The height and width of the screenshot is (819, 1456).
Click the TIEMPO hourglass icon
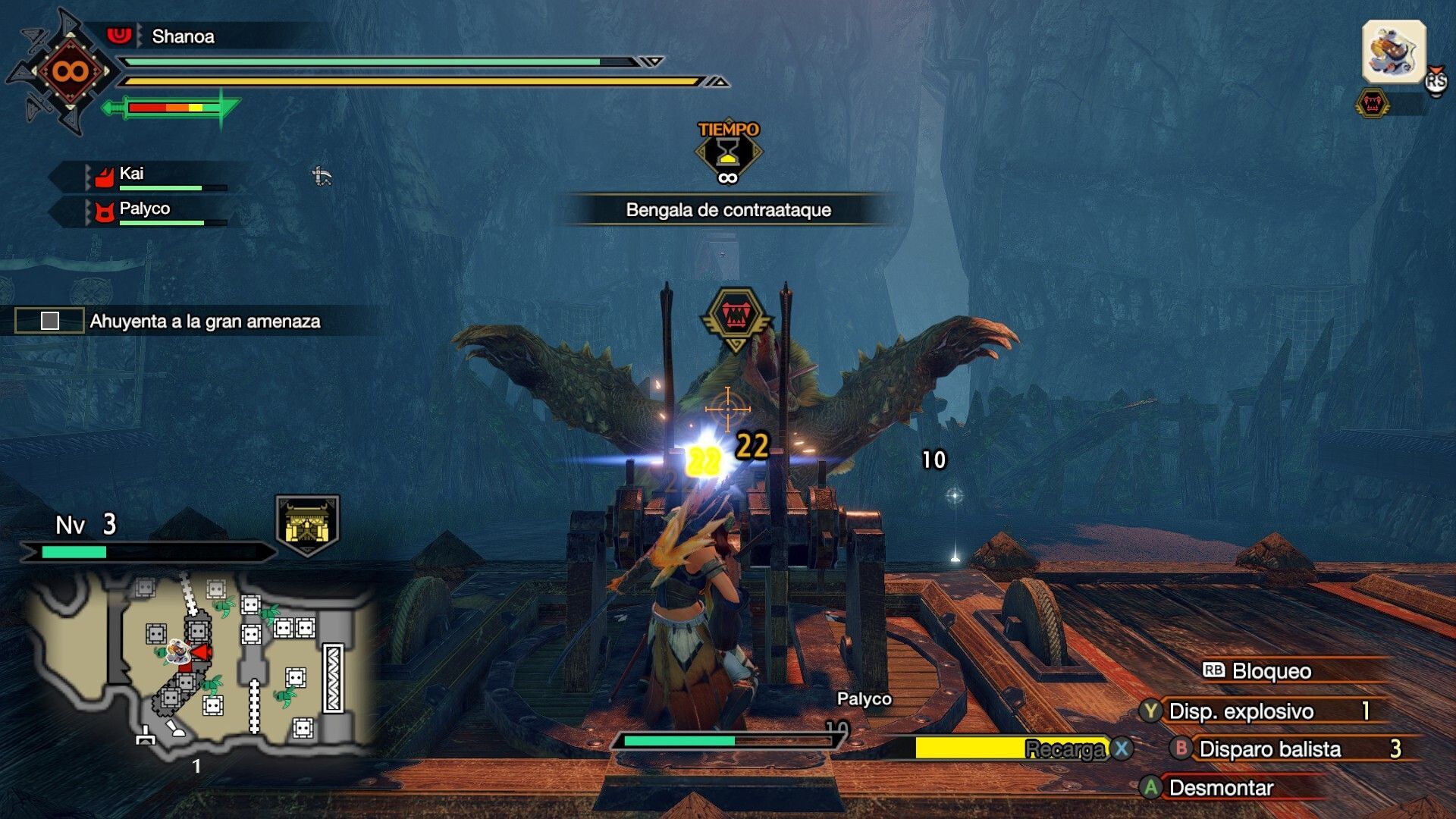pyautogui.click(x=728, y=152)
